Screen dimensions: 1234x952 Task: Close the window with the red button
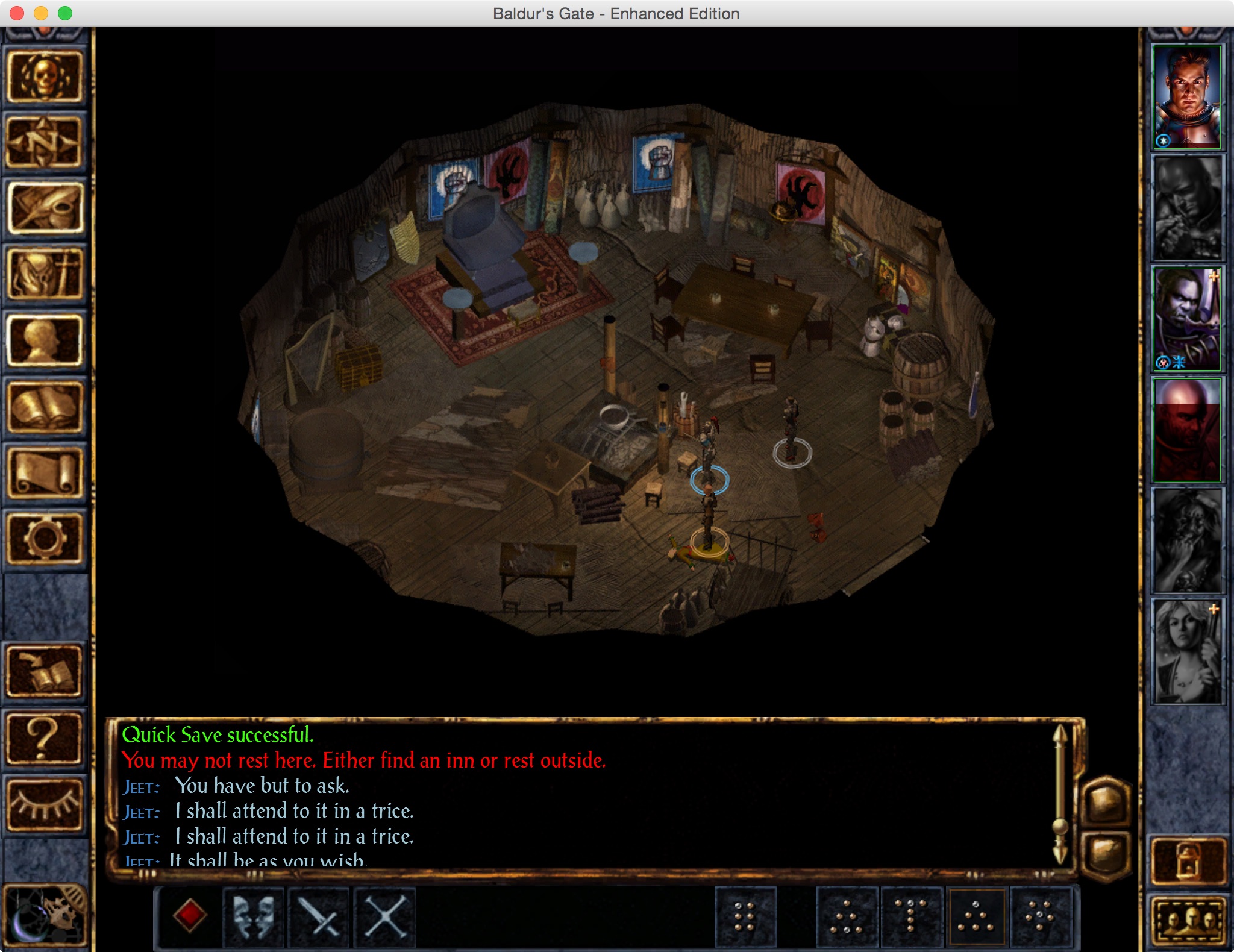click(x=17, y=13)
